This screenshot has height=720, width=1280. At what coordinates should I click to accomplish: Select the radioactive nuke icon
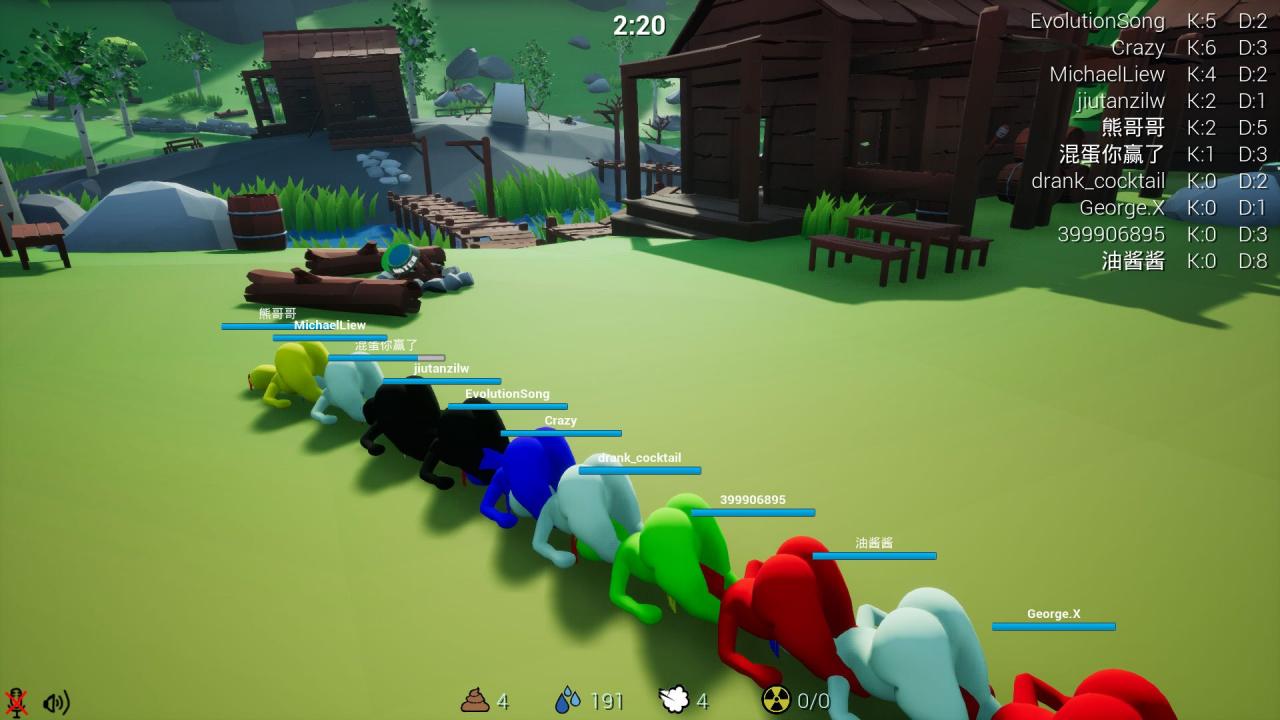coord(776,700)
